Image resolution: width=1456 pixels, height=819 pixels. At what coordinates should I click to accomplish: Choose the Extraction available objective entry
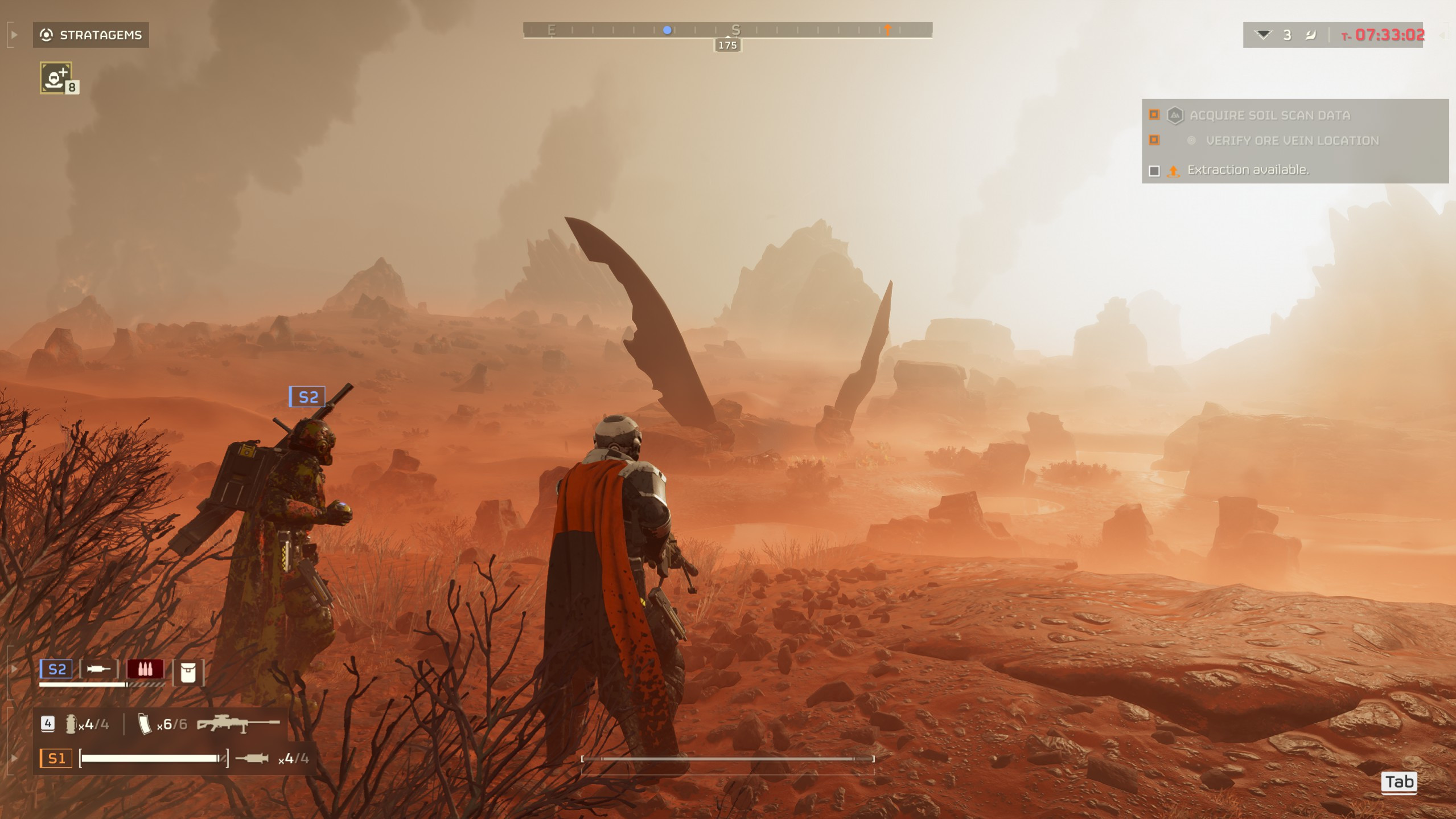click(1247, 170)
